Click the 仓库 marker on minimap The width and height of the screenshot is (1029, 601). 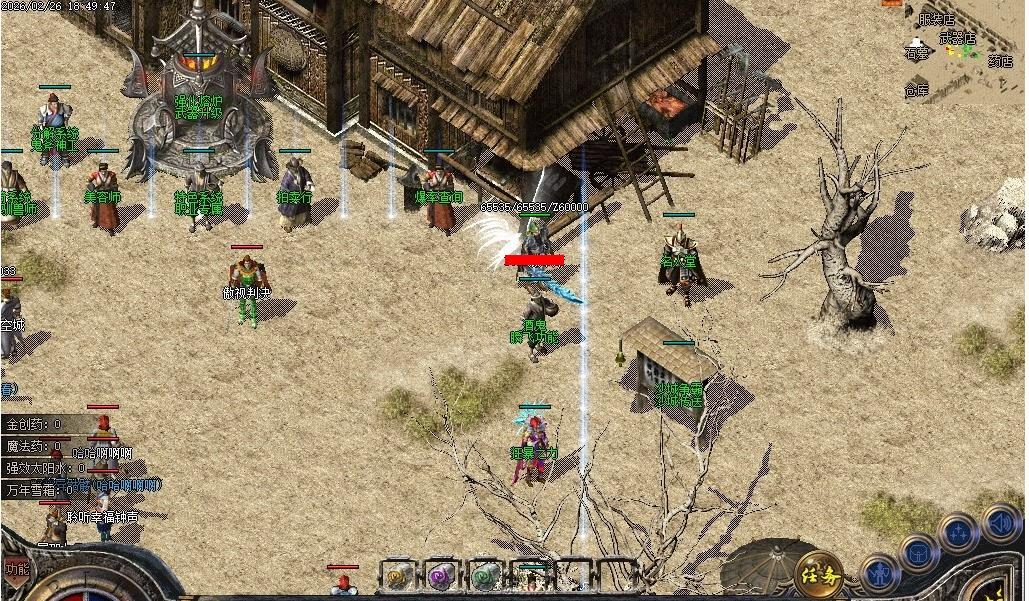(916, 89)
